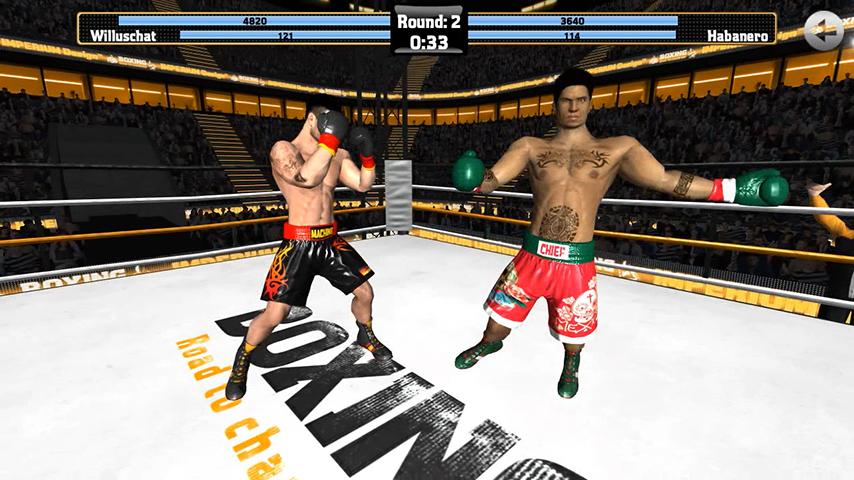
Task: Tap the round back arrow button
Action: pos(823,30)
